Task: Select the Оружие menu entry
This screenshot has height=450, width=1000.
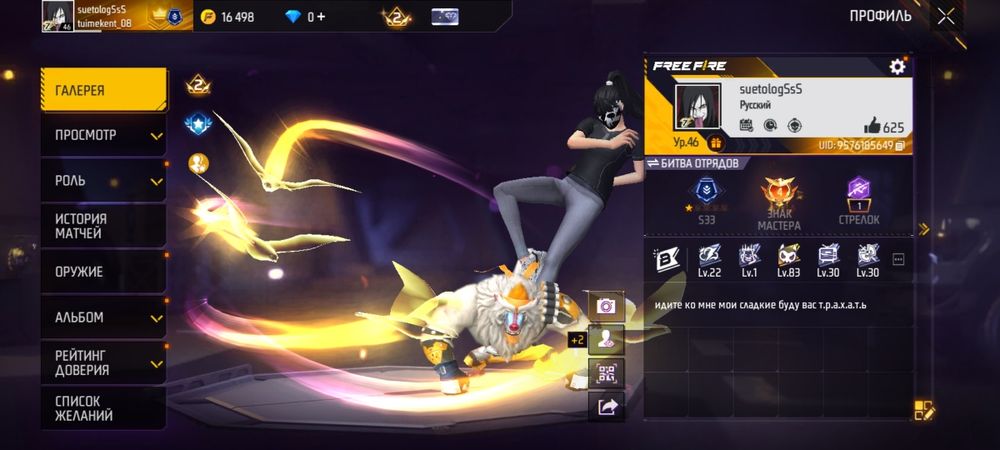Action: 103,271
